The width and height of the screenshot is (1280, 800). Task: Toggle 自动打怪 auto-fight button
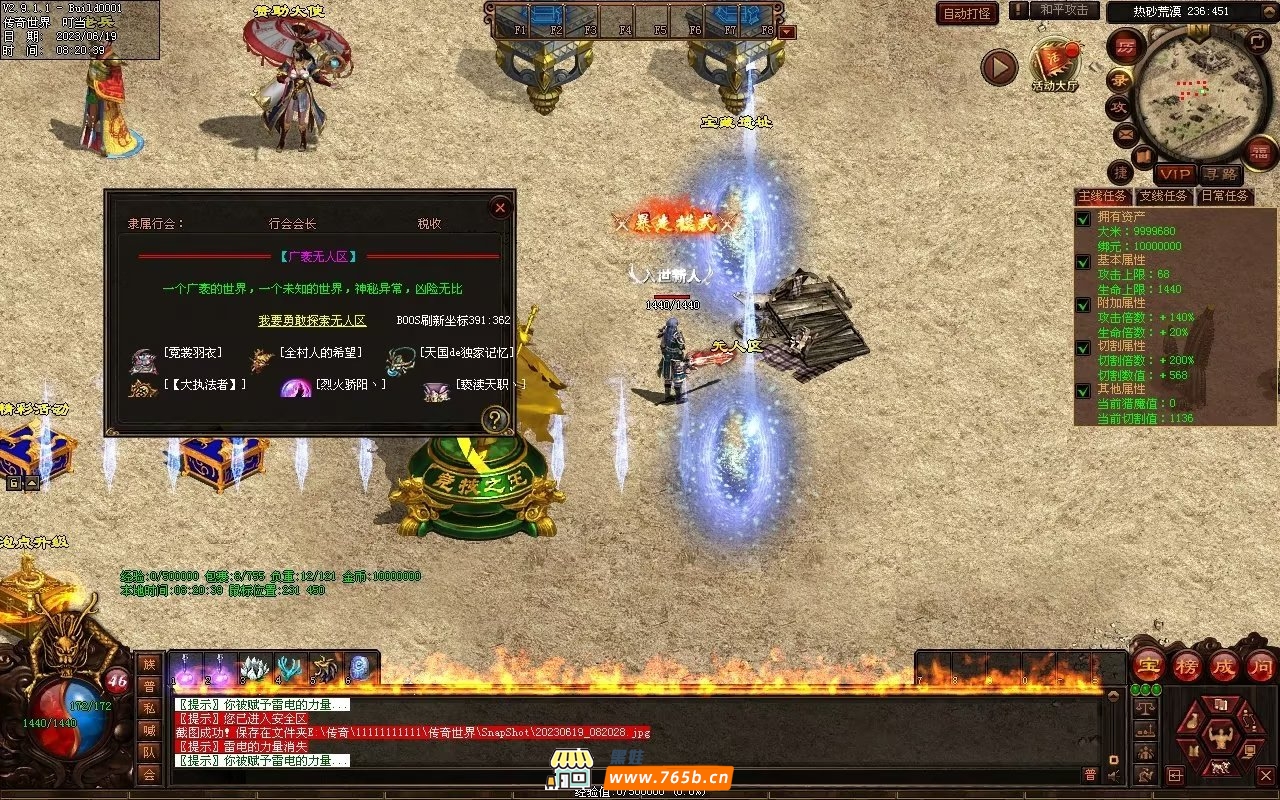[967, 14]
